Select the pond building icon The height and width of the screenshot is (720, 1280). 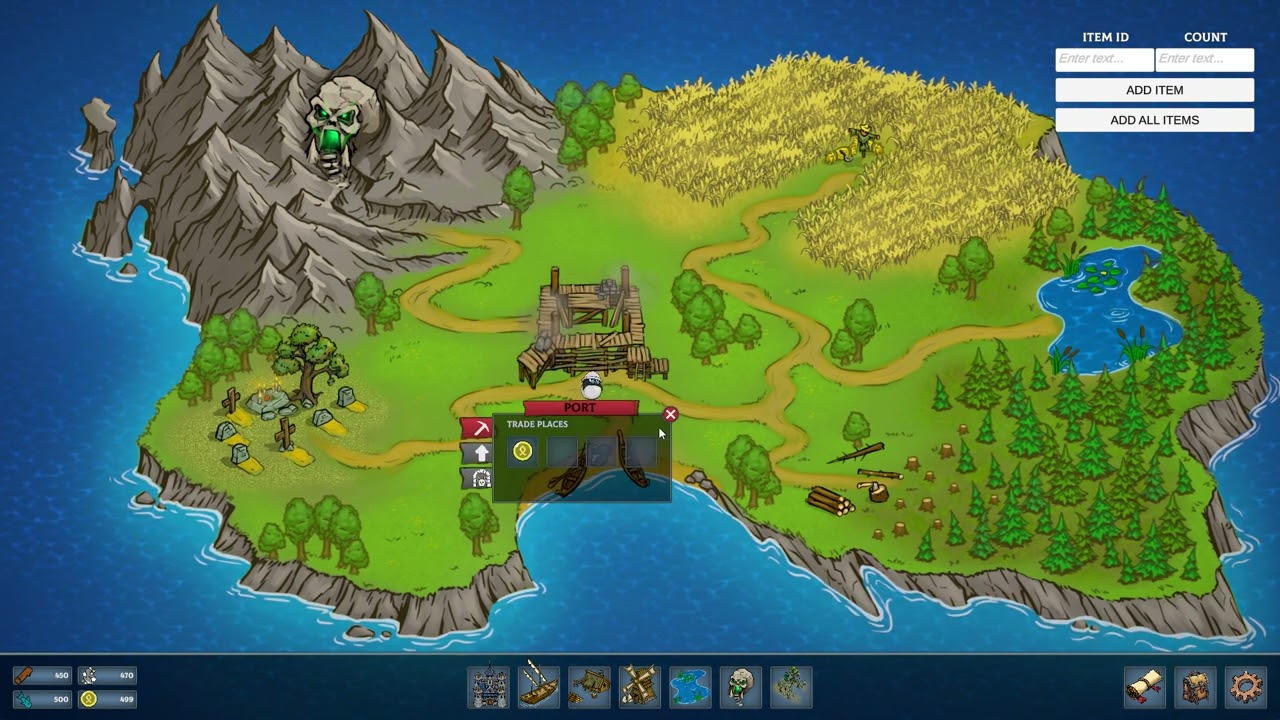click(690, 687)
